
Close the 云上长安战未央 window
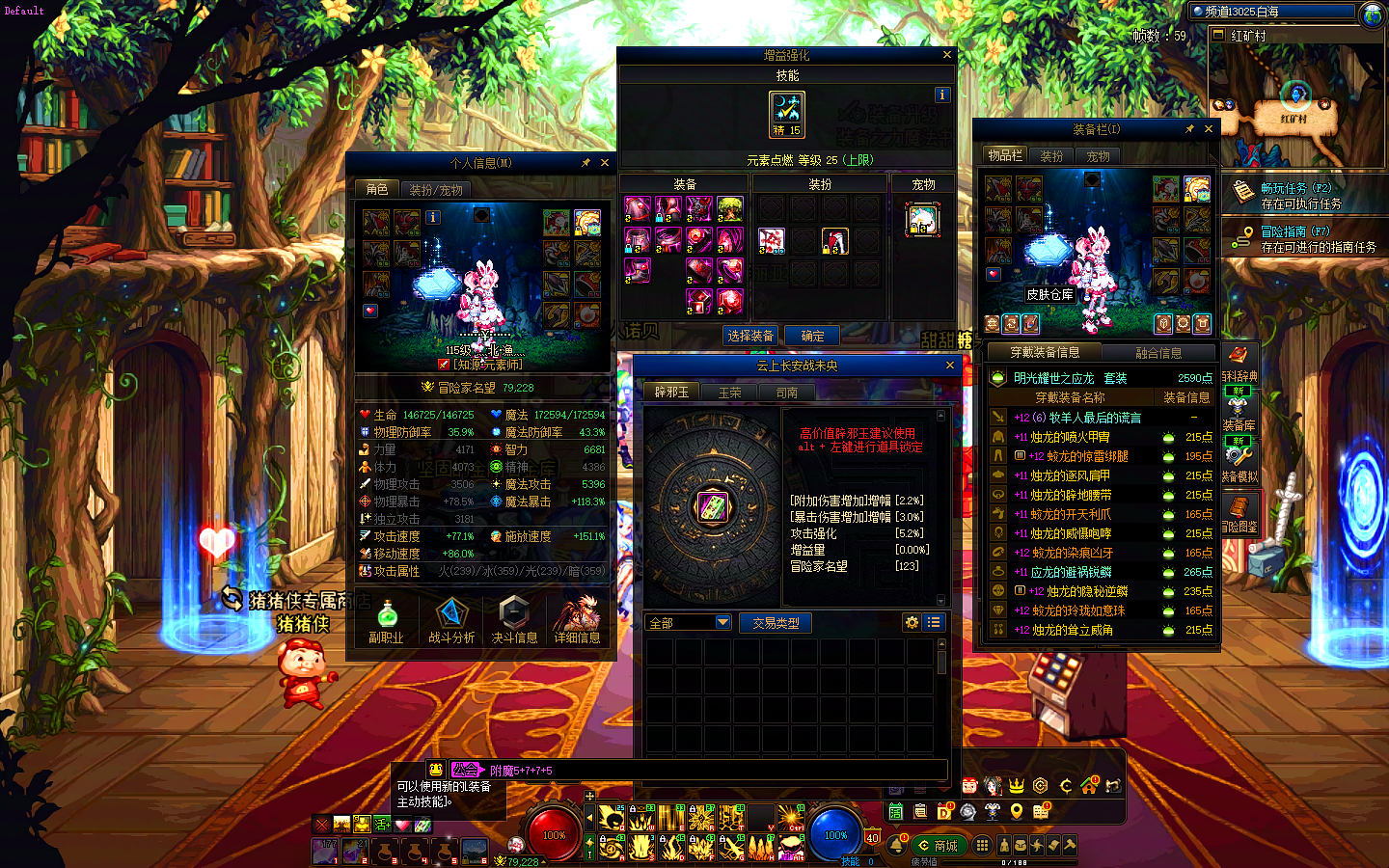950,366
